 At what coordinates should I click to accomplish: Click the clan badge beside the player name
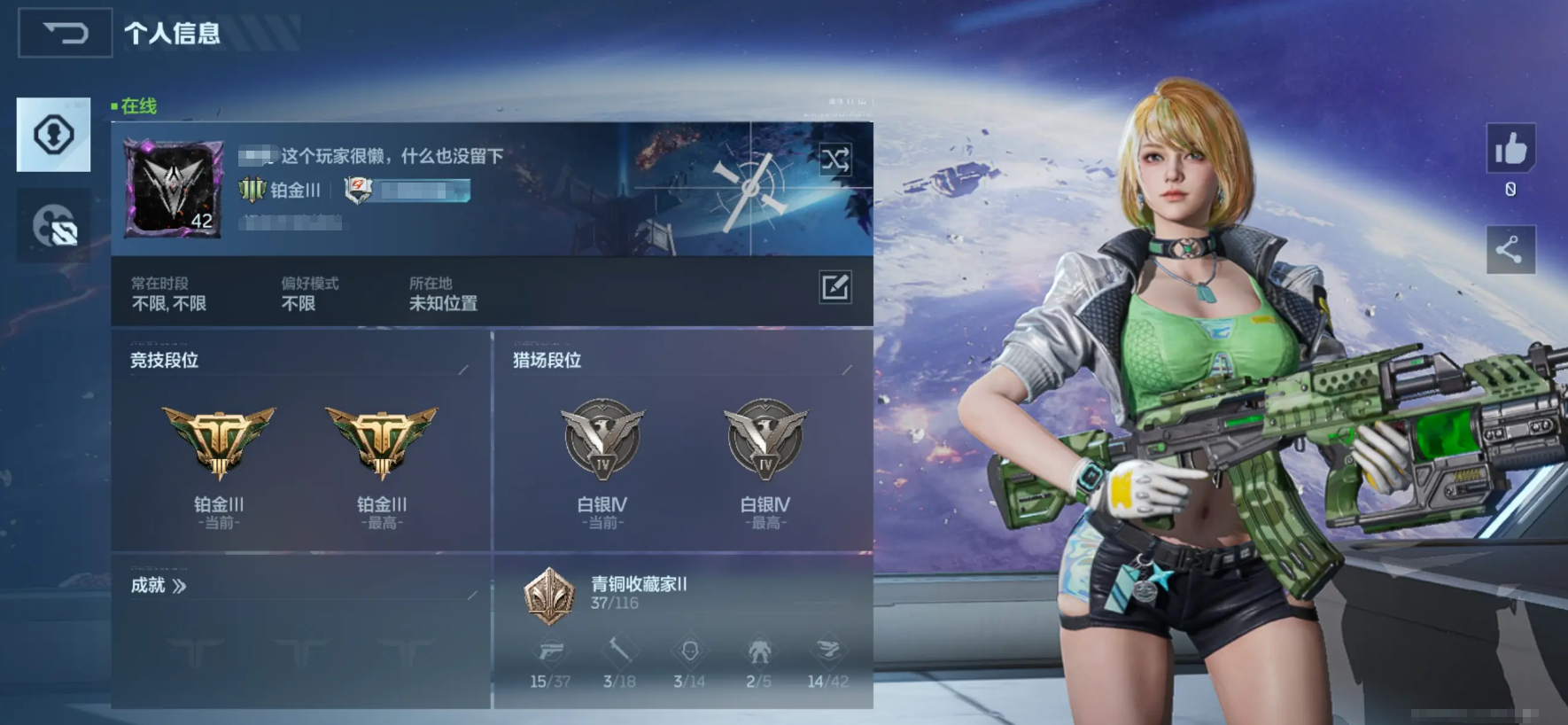coord(358,191)
